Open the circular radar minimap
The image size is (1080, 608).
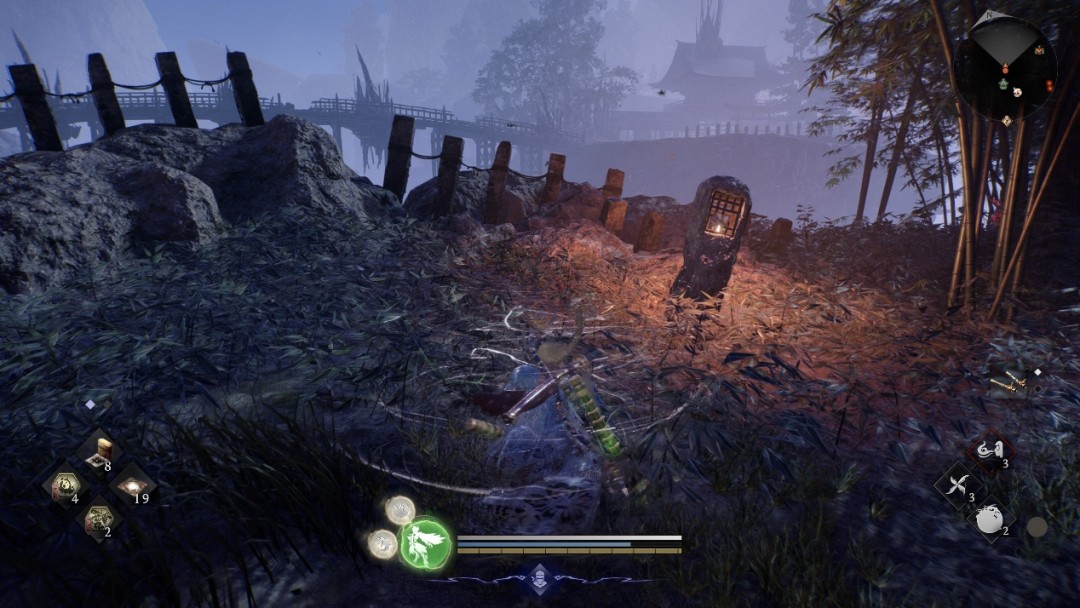(x=1005, y=67)
